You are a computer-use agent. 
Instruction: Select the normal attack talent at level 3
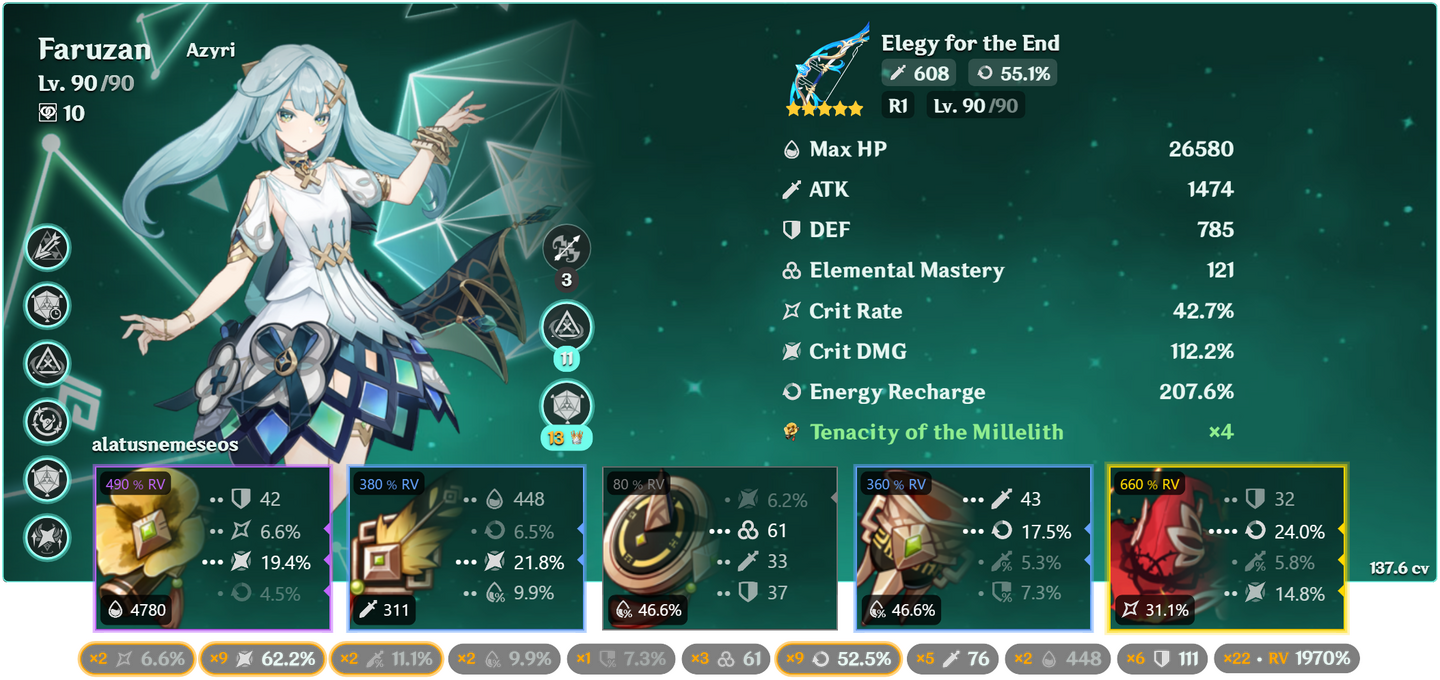(567, 247)
